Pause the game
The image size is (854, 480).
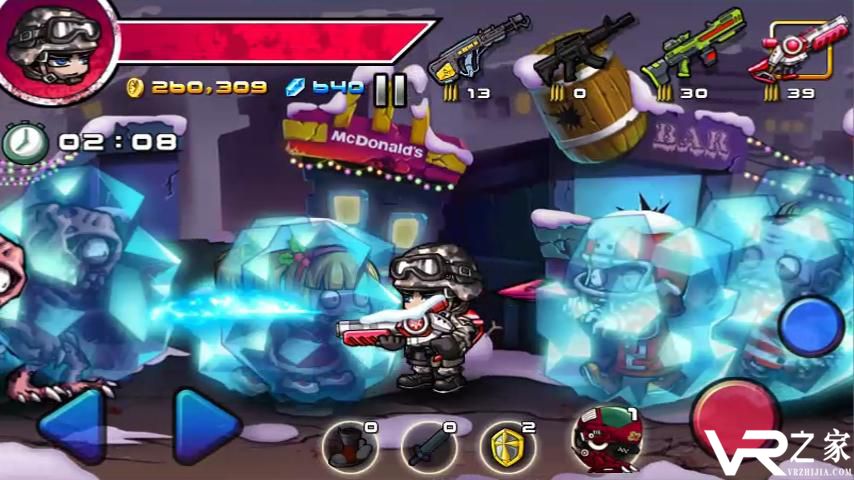coord(390,89)
